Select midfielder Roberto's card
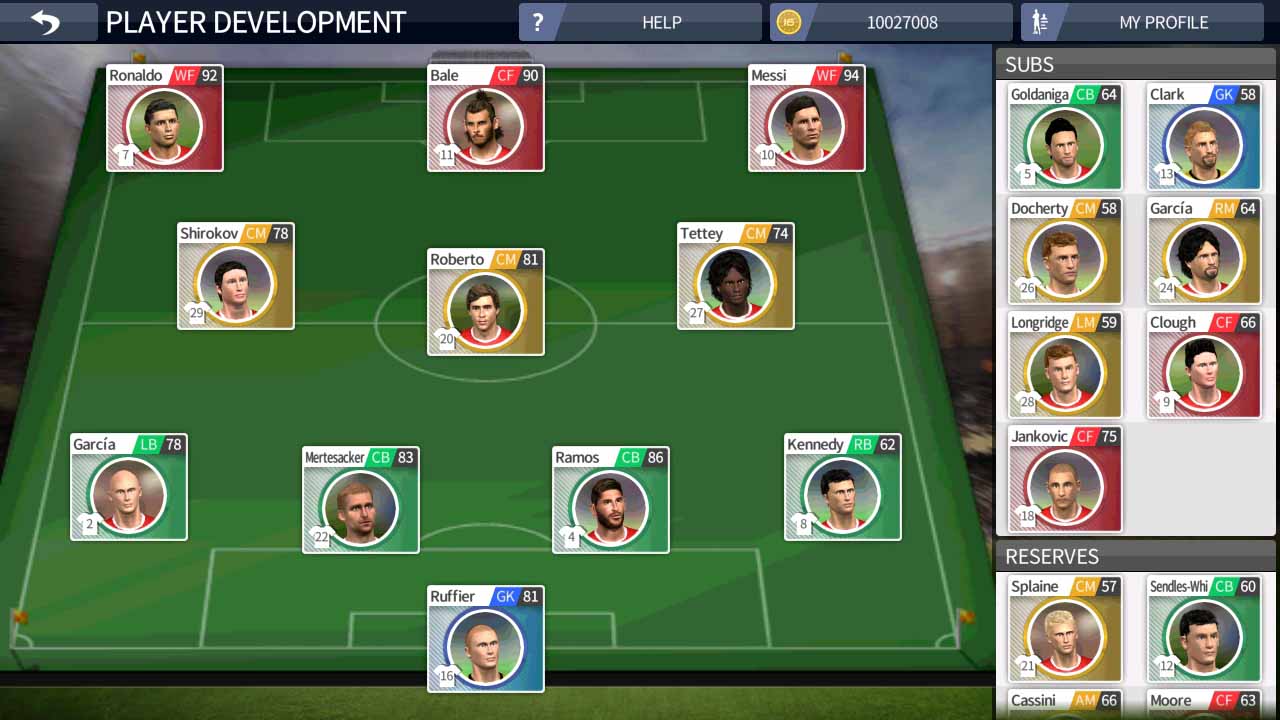The width and height of the screenshot is (1280, 720). point(485,303)
